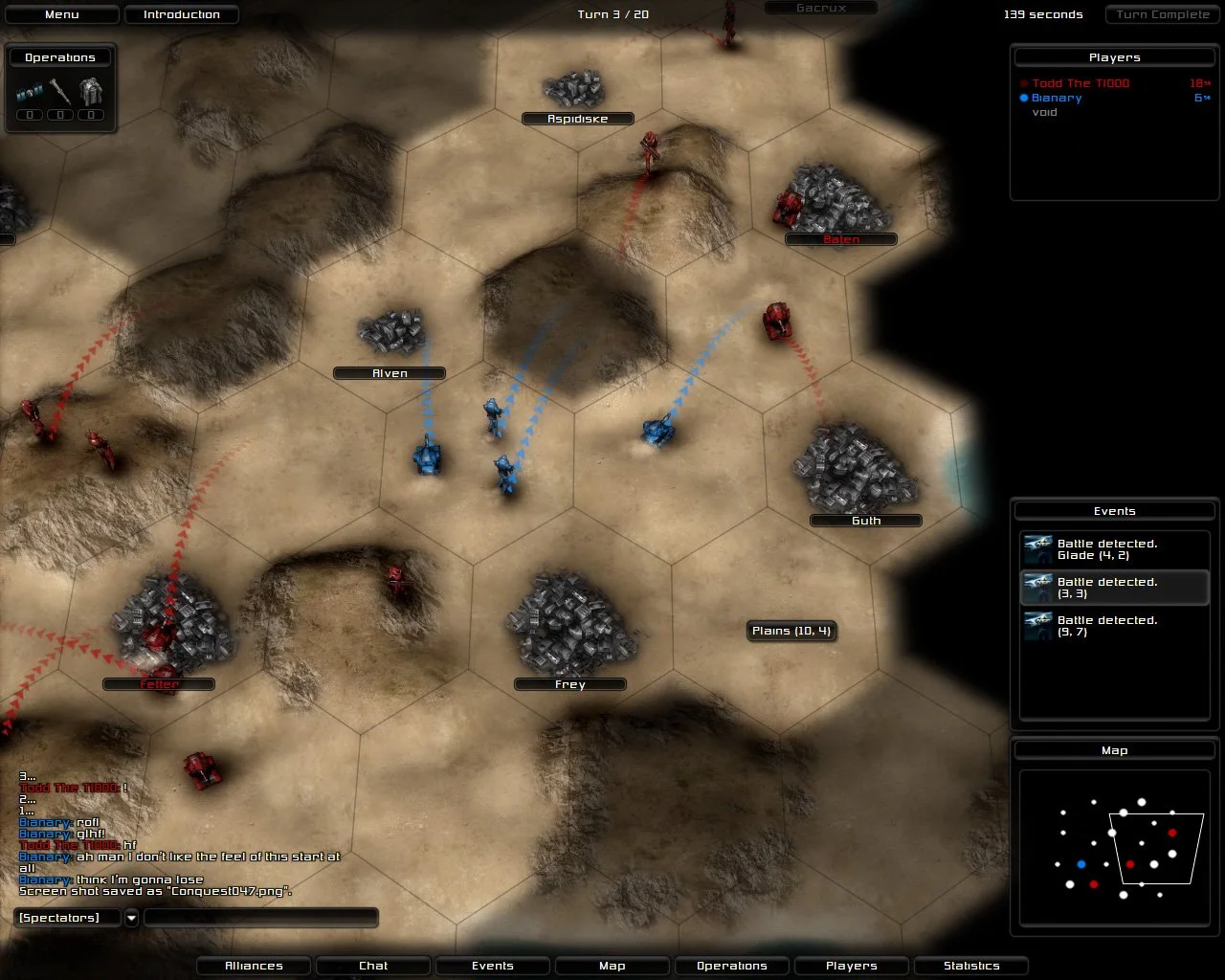Select the Frey city label on the map
The image size is (1225, 980).
coord(569,684)
